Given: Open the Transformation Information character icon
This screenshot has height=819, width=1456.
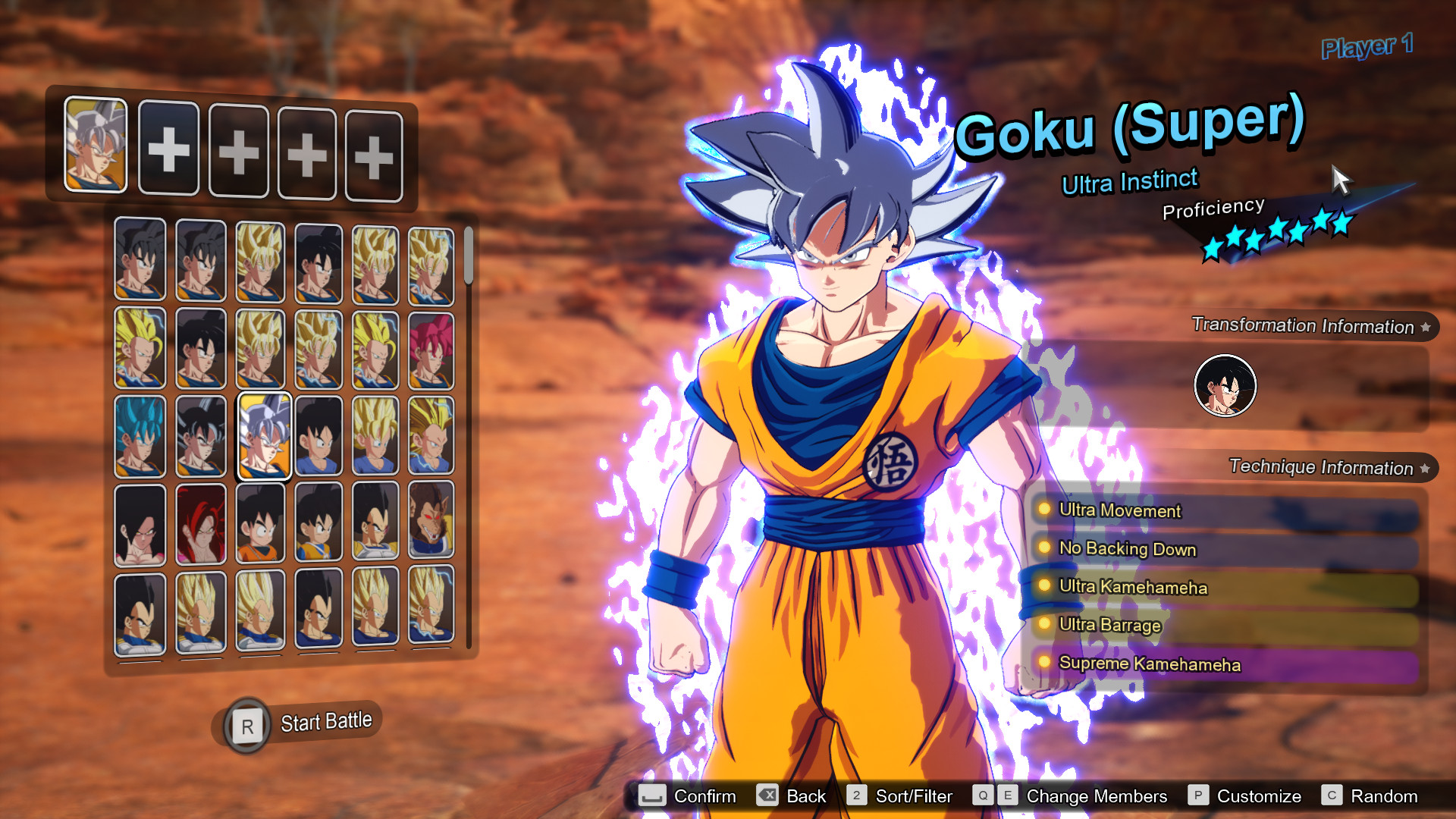Looking at the screenshot, I should [1225, 385].
